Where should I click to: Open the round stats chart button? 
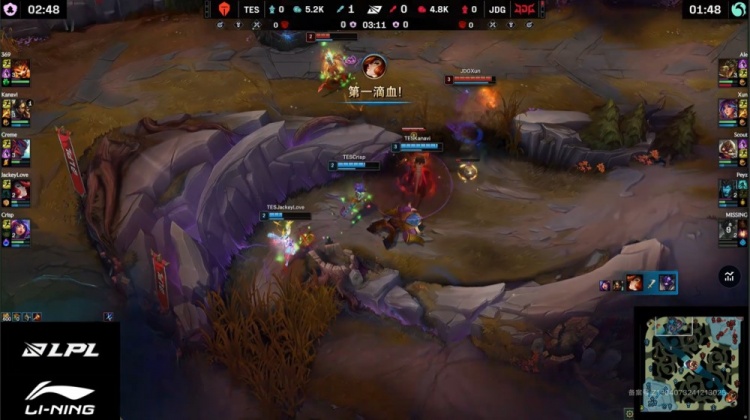727,276
